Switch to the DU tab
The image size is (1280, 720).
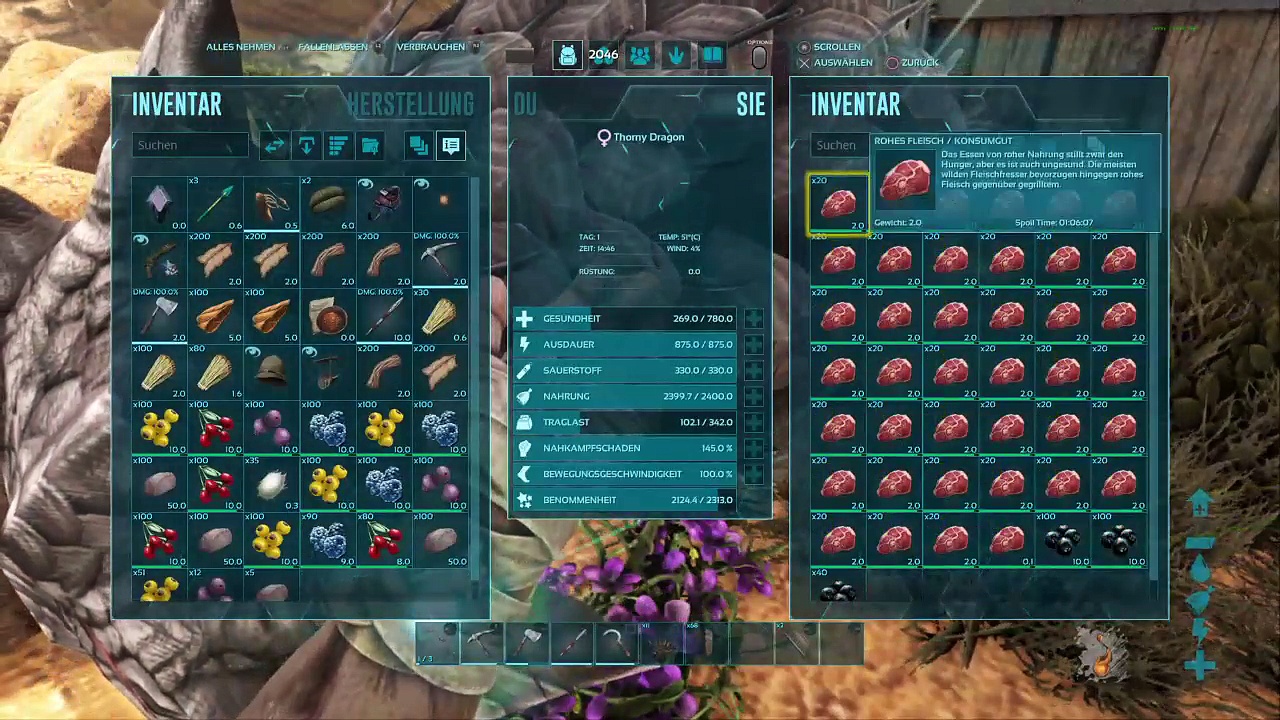525,105
